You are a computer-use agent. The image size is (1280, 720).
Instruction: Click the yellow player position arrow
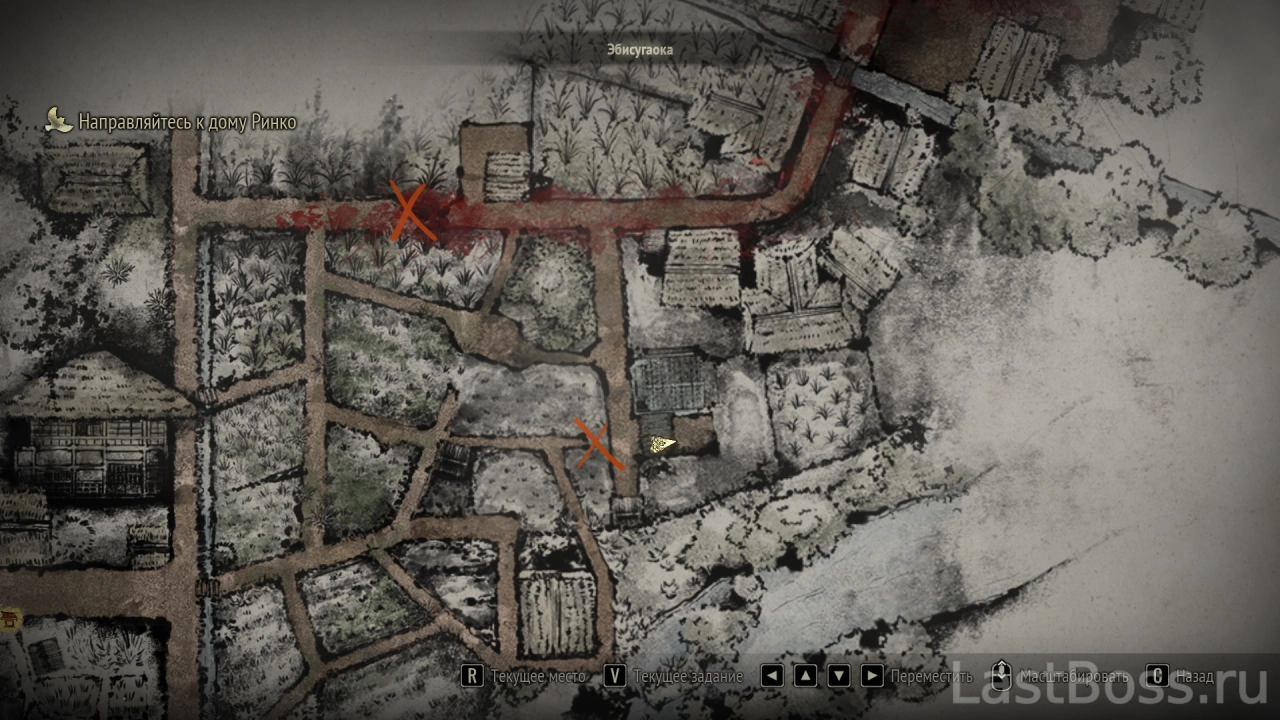[x=660, y=444]
